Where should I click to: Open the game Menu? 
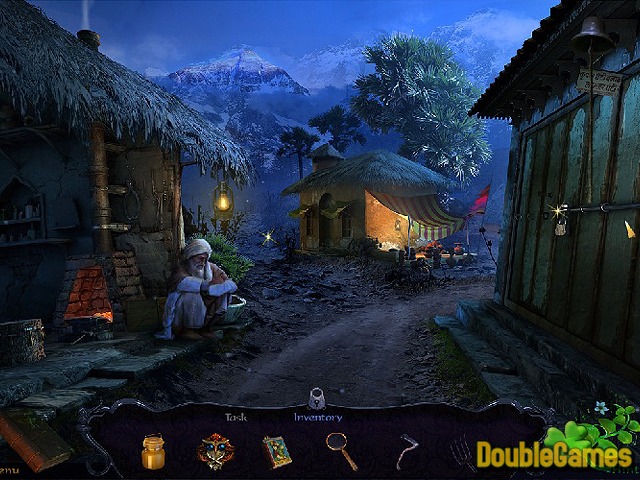pyautogui.click(x=8, y=468)
